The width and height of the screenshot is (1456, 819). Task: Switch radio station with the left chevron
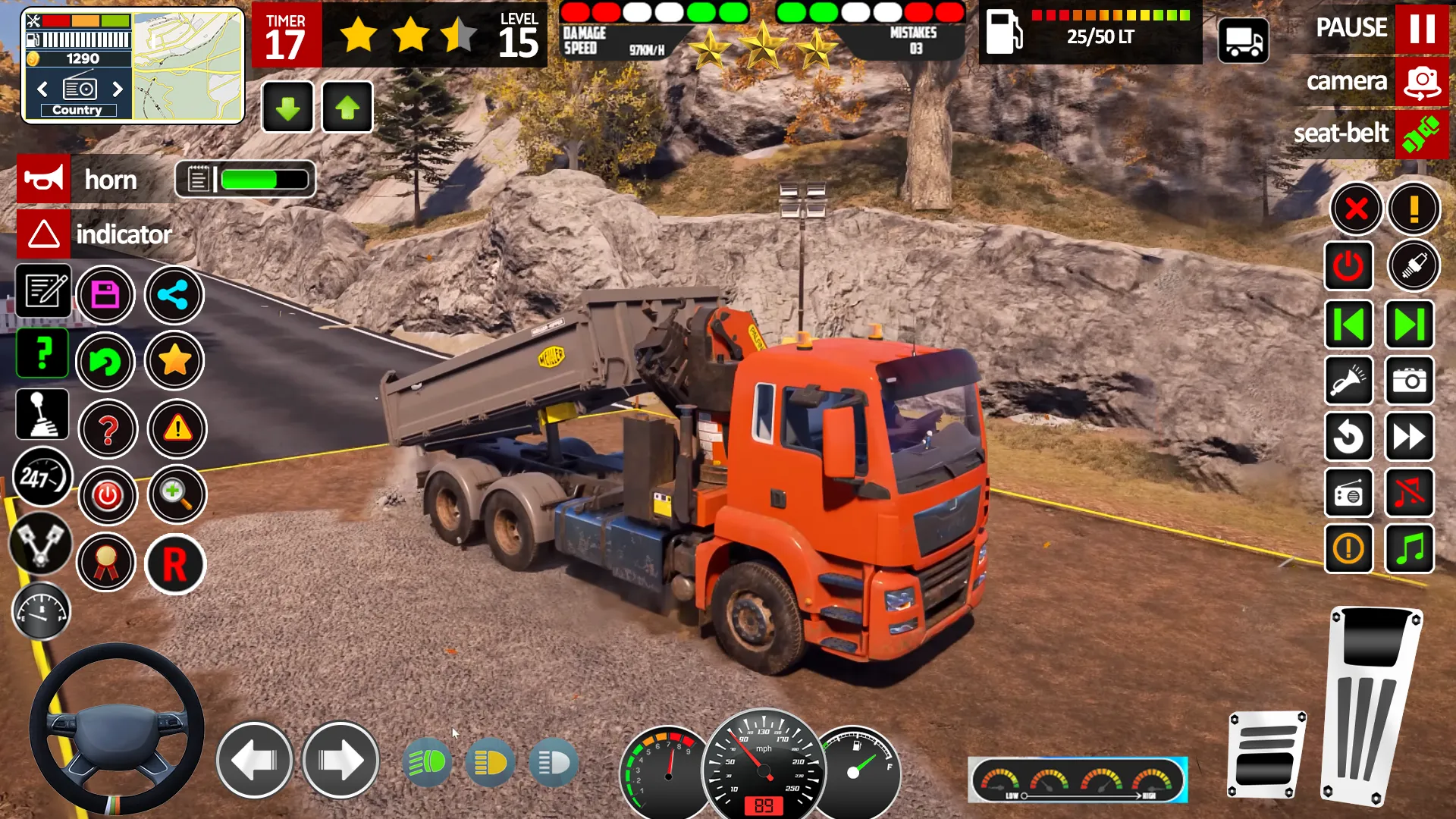coord(41,89)
